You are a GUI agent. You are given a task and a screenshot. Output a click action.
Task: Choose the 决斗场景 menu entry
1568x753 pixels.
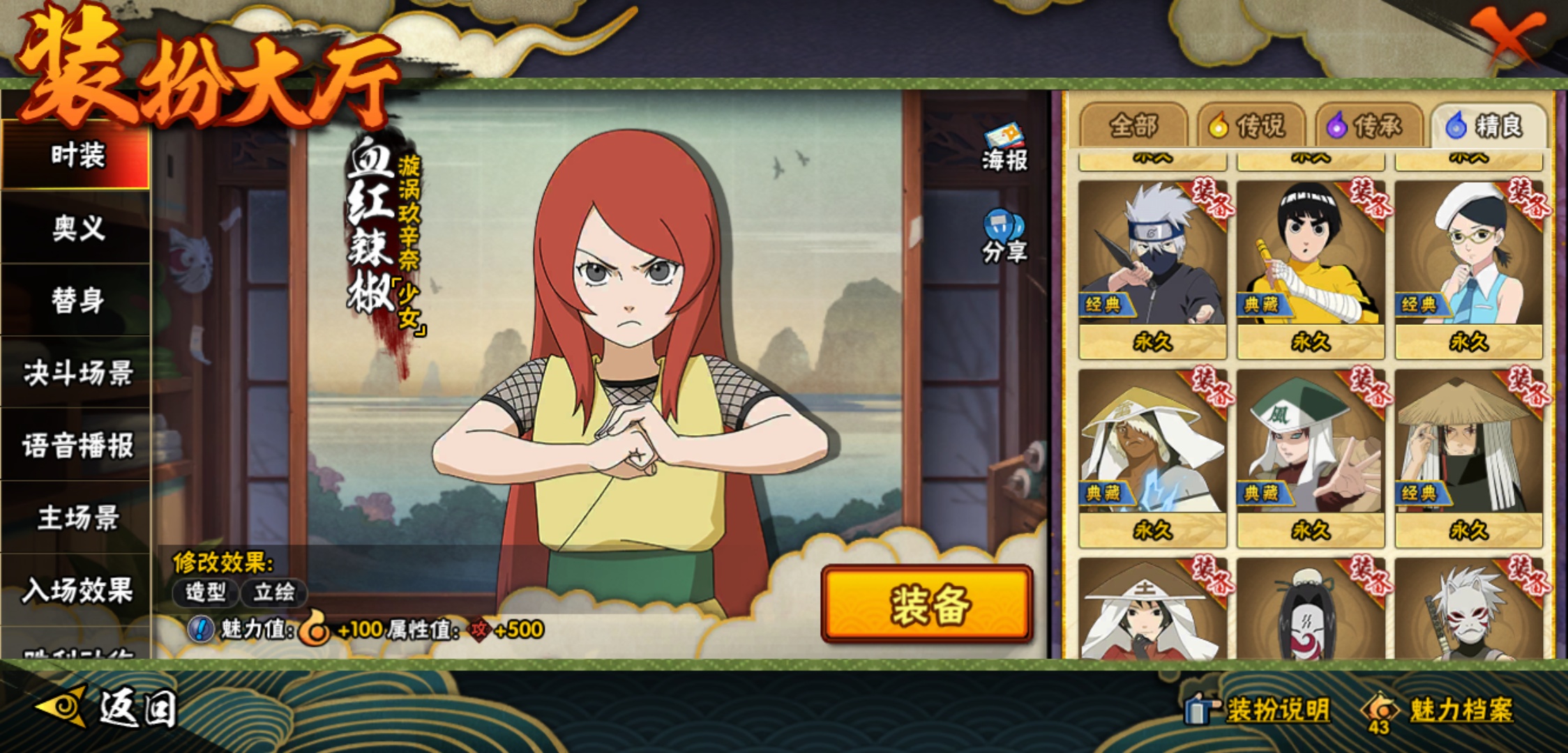[x=77, y=373]
